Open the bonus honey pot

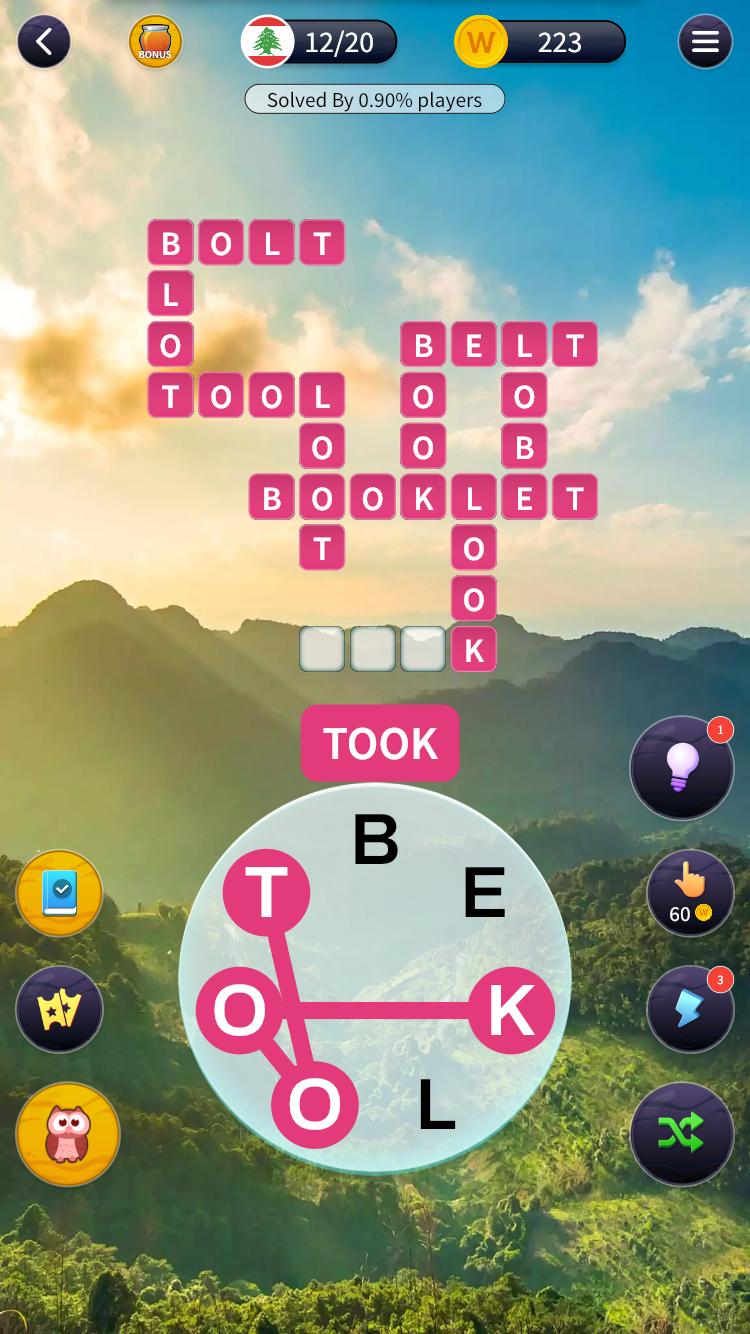155,42
